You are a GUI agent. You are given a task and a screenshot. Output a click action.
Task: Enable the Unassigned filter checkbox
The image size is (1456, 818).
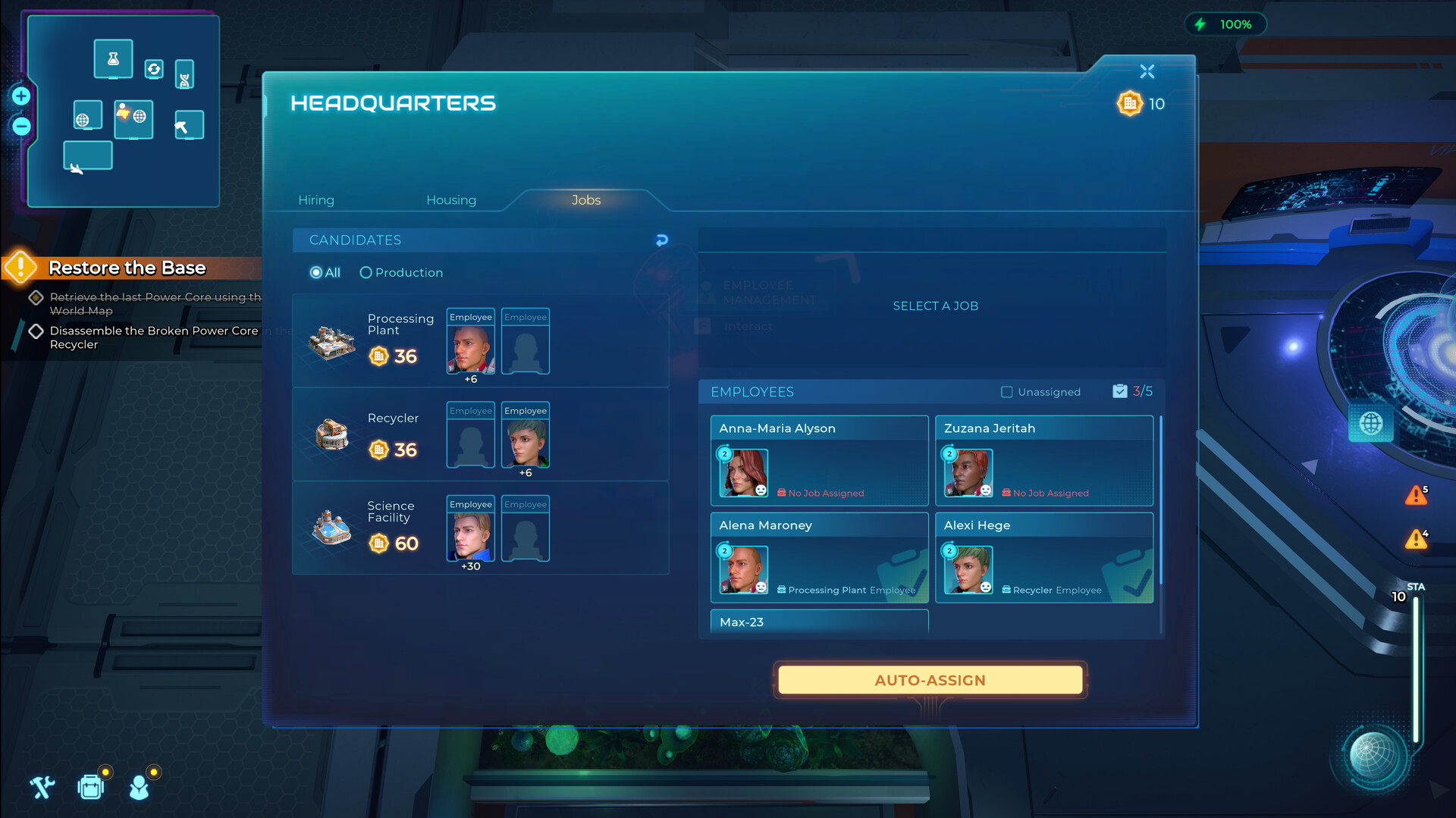point(1006,392)
